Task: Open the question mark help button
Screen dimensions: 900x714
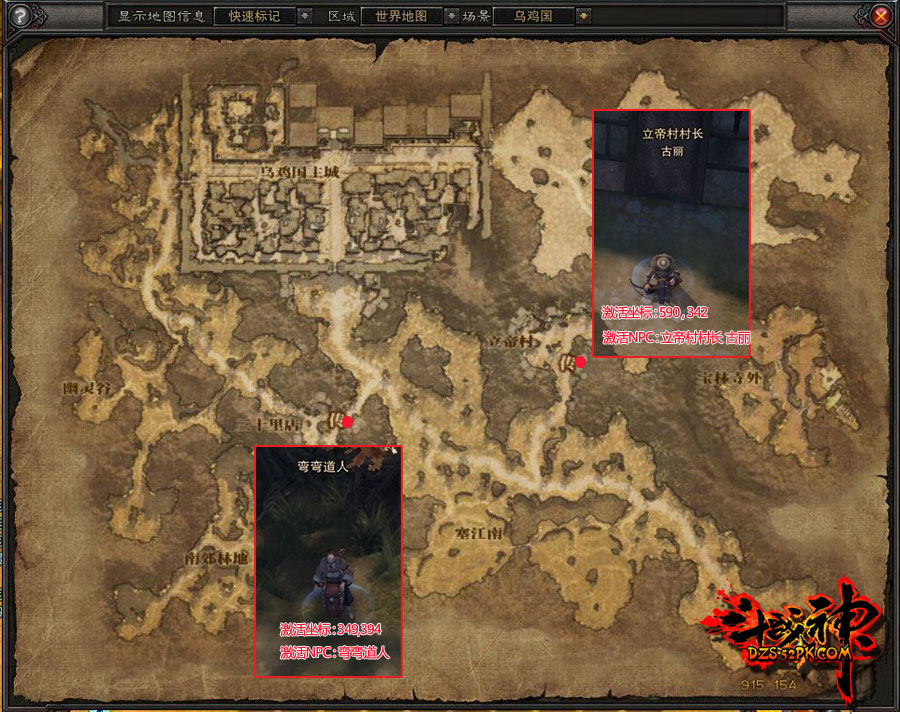Action: pos(18,16)
